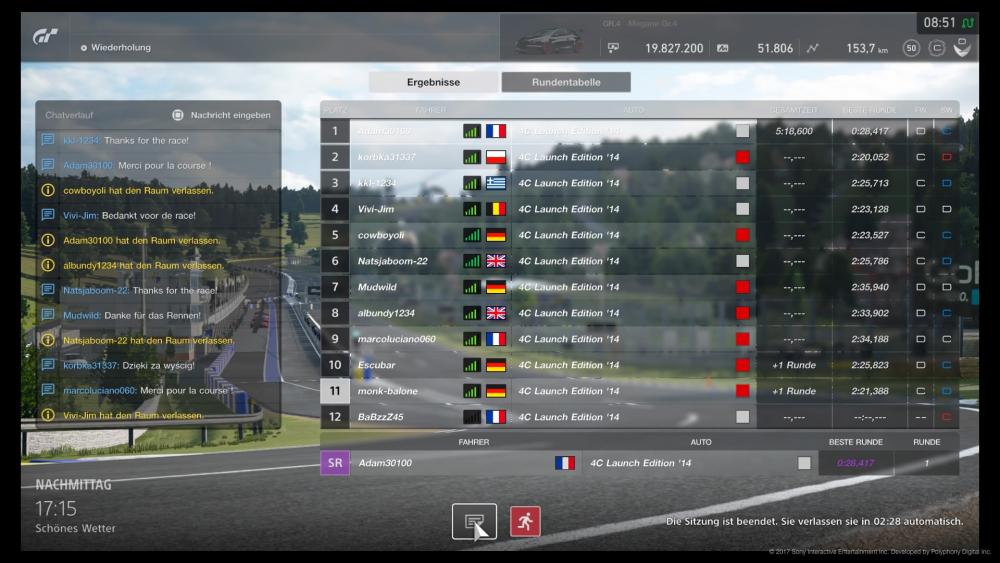
Task: Open the Wiederholung replay option
Action: pos(120,47)
